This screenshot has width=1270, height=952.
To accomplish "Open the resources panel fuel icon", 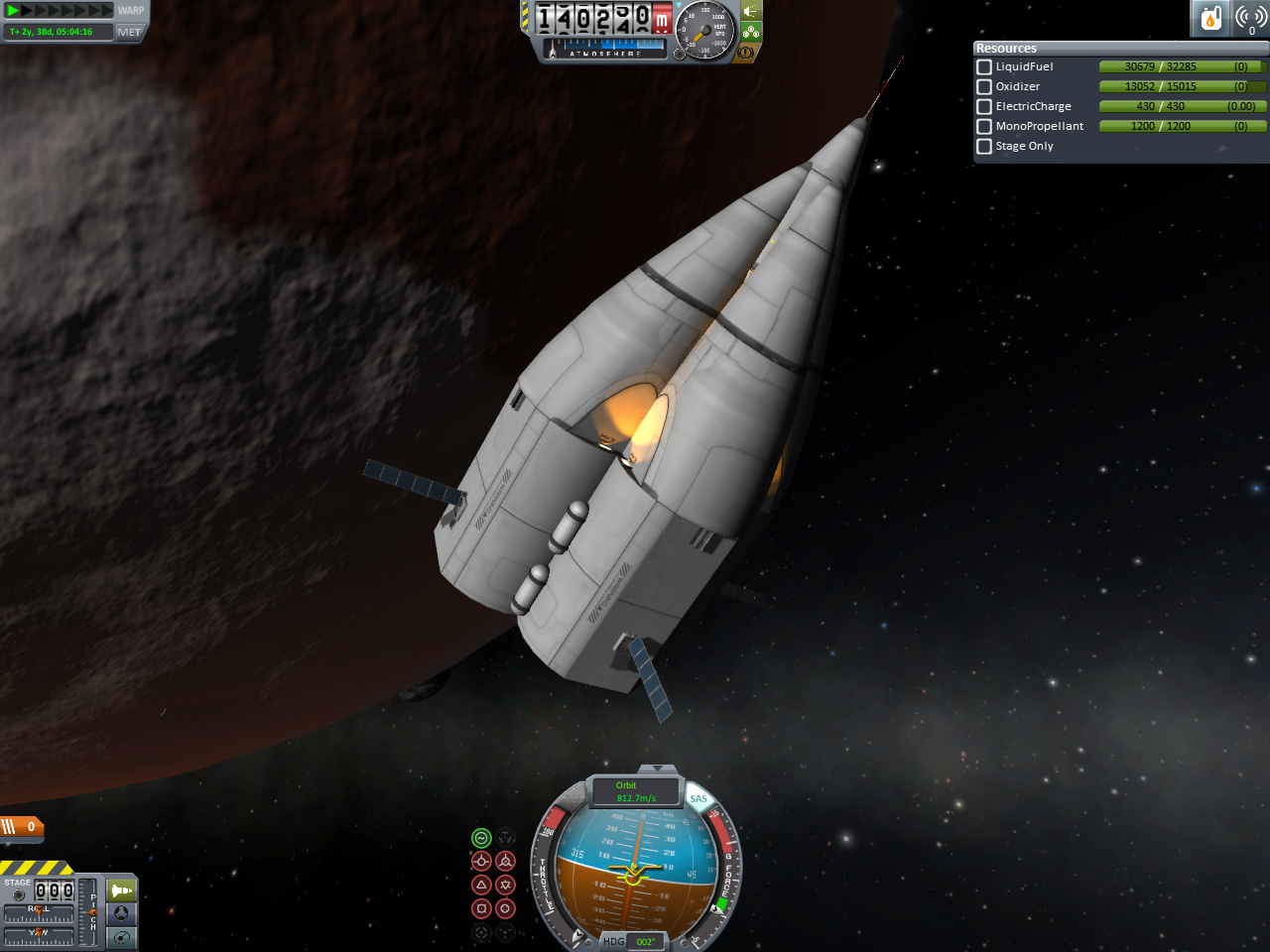I will 1210,18.
